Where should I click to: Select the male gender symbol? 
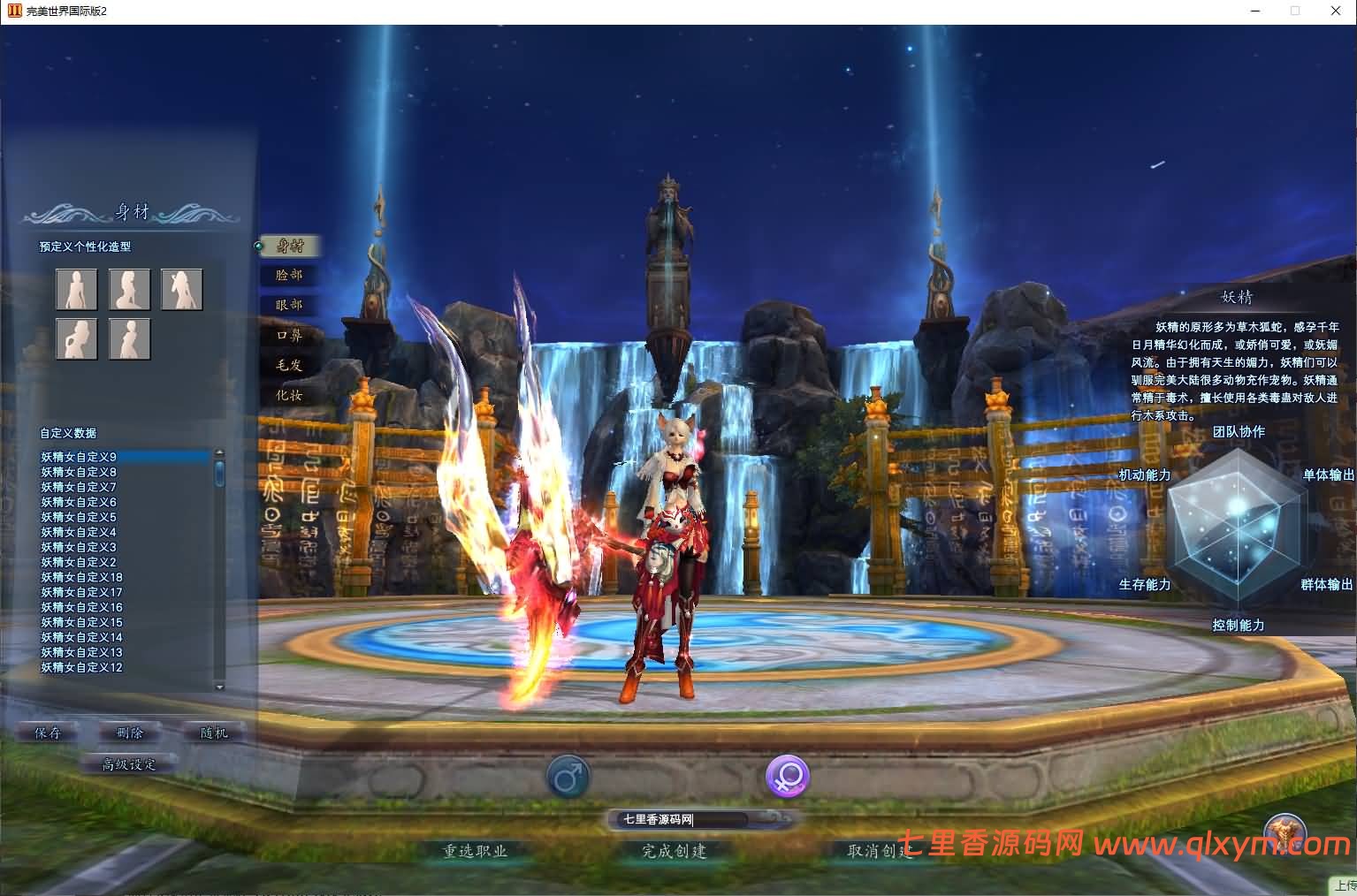568,775
